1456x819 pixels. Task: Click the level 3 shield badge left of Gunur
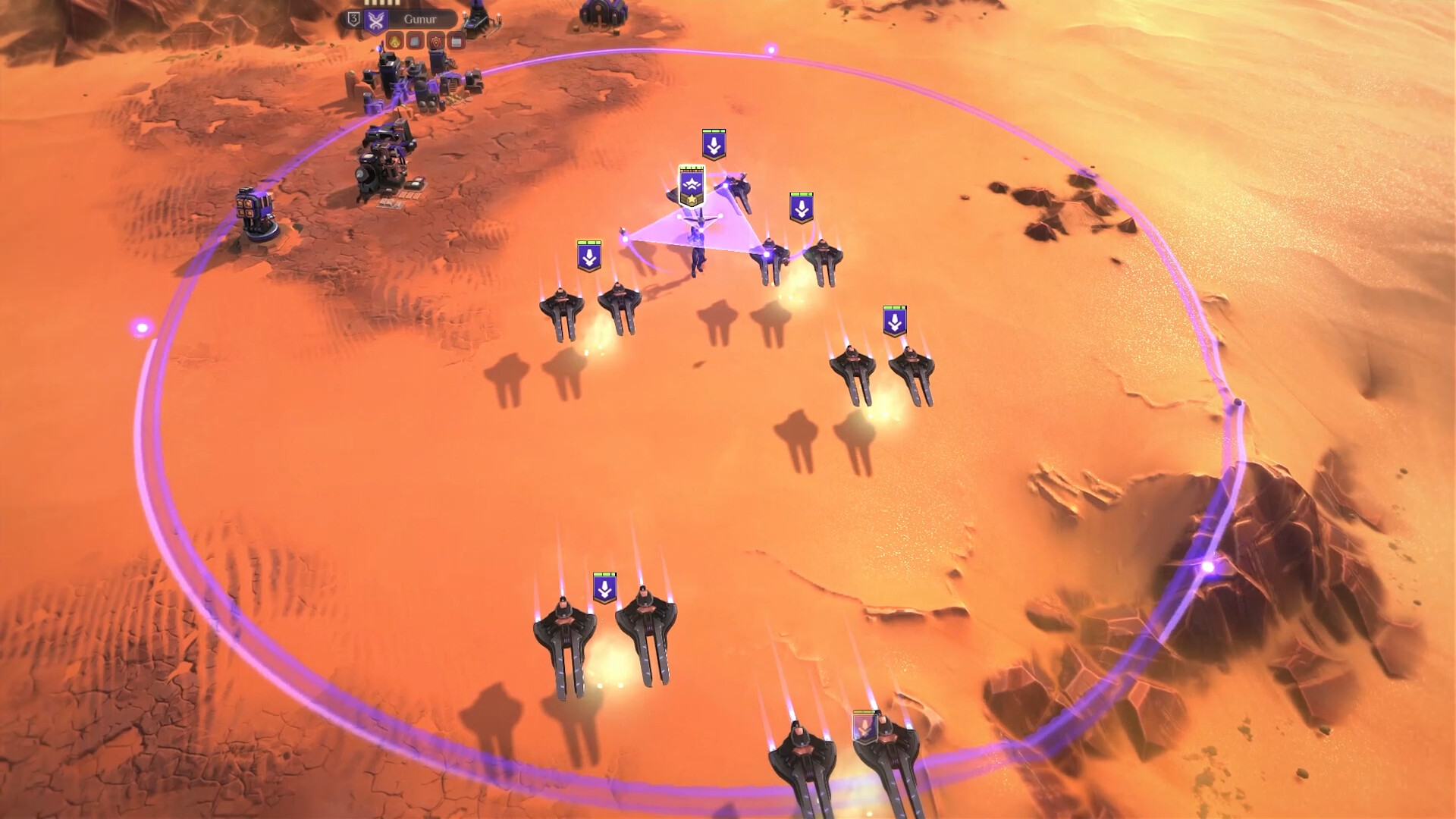(354, 20)
